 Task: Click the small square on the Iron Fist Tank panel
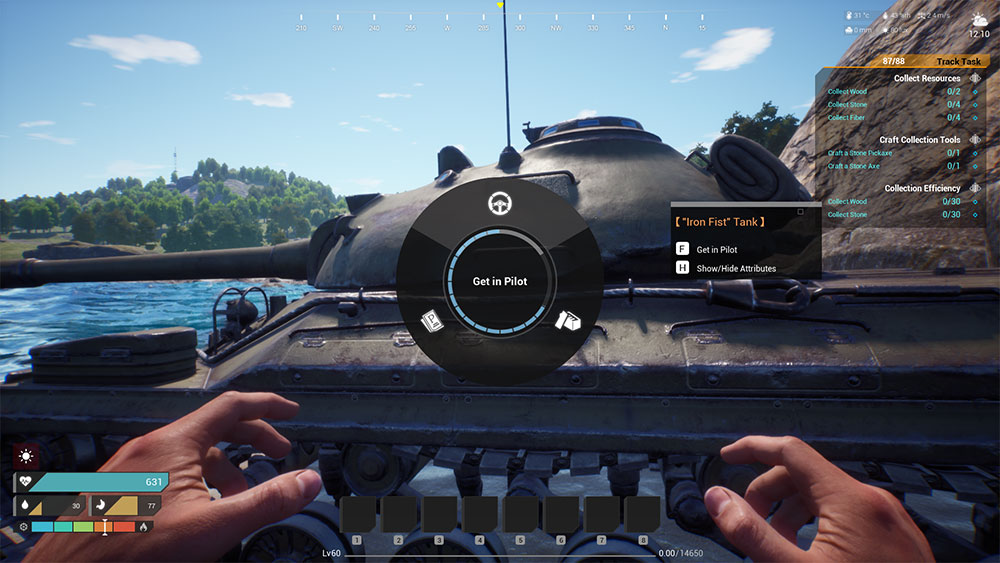800,212
